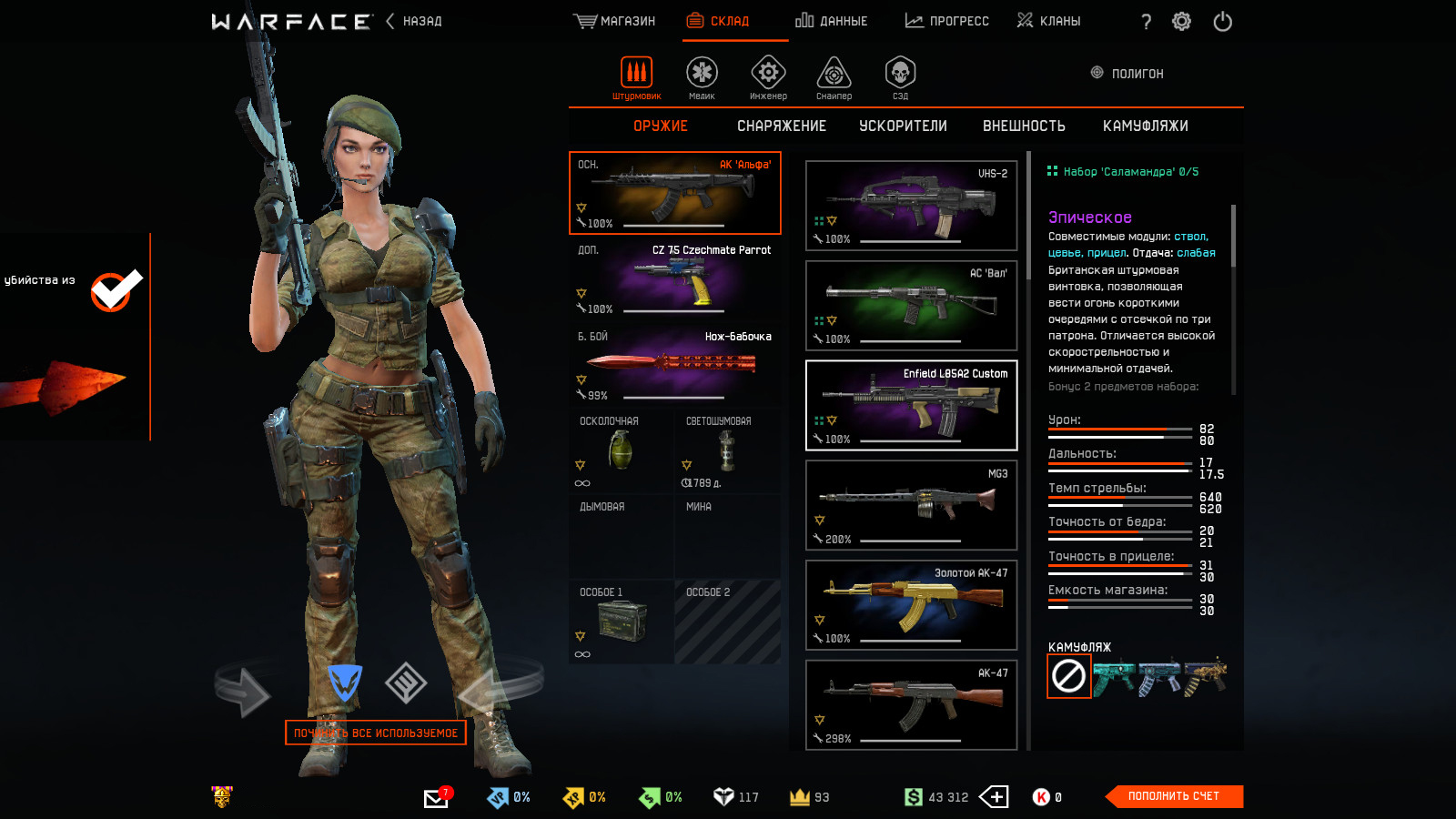Open the МАГАЗИН shop menu

615,21
